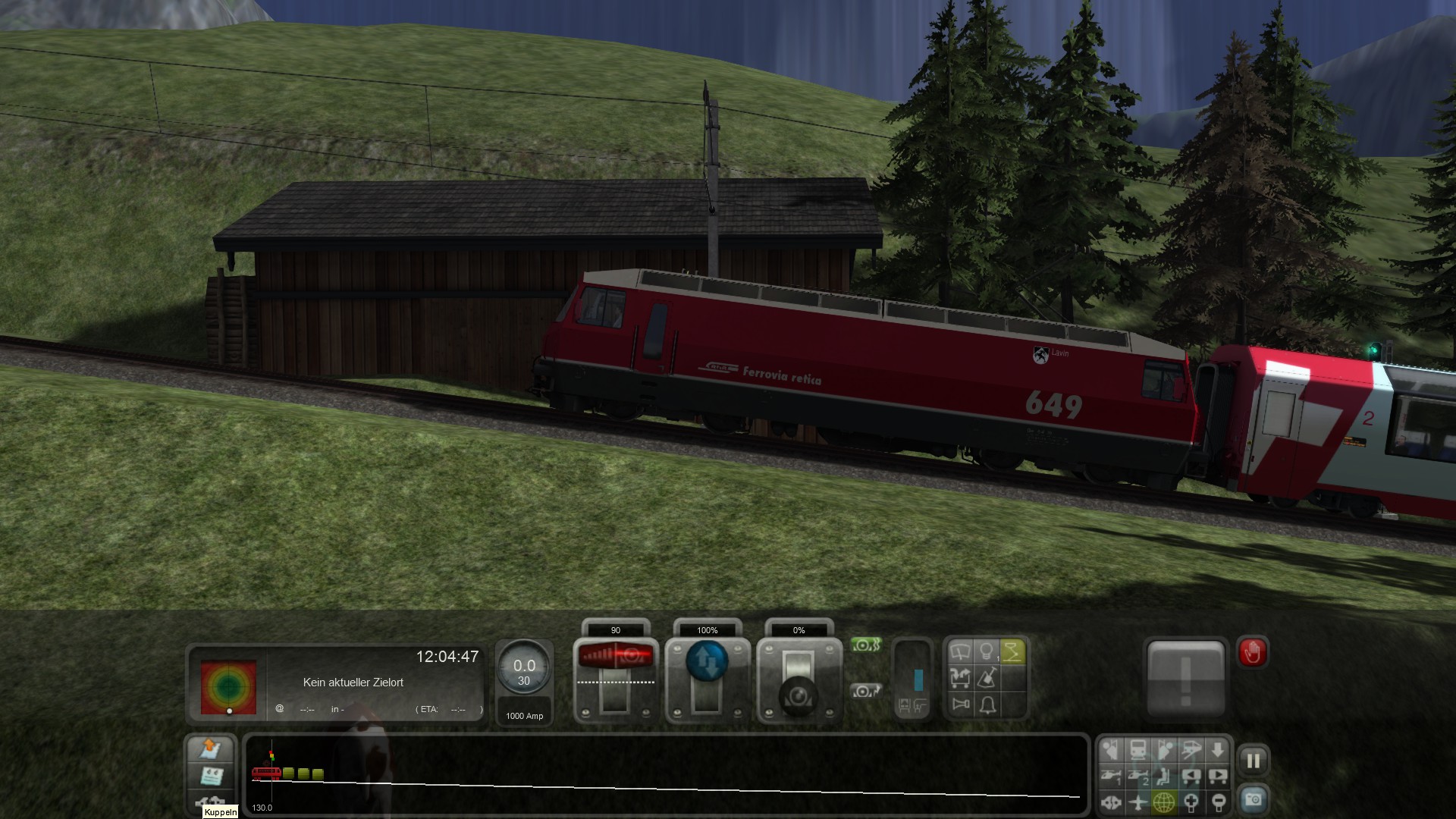Pause the simulation
This screenshot has width=1456, height=819.
tap(1253, 760)
